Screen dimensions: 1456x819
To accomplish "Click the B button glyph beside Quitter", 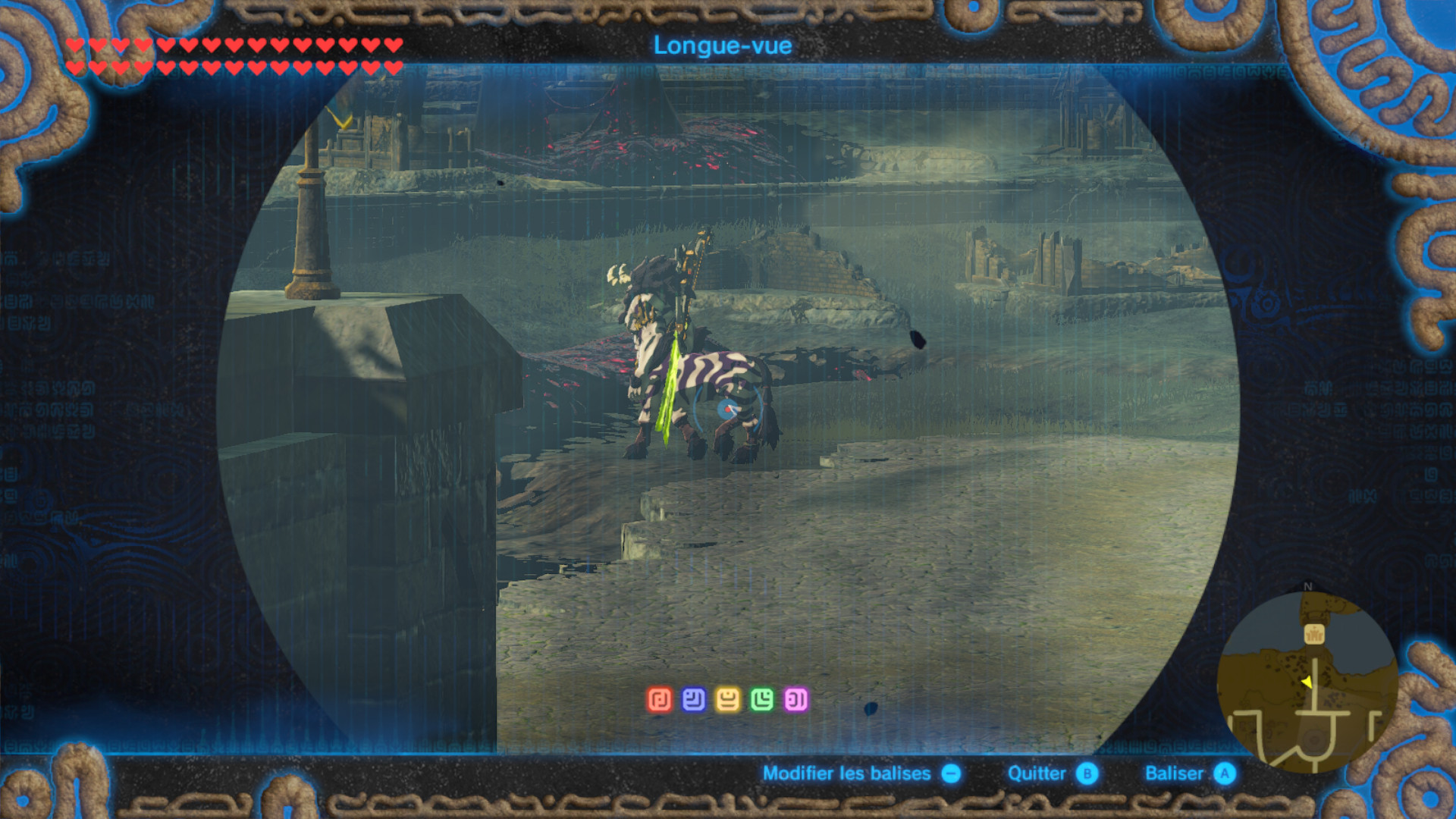I will click(1086, 773).
